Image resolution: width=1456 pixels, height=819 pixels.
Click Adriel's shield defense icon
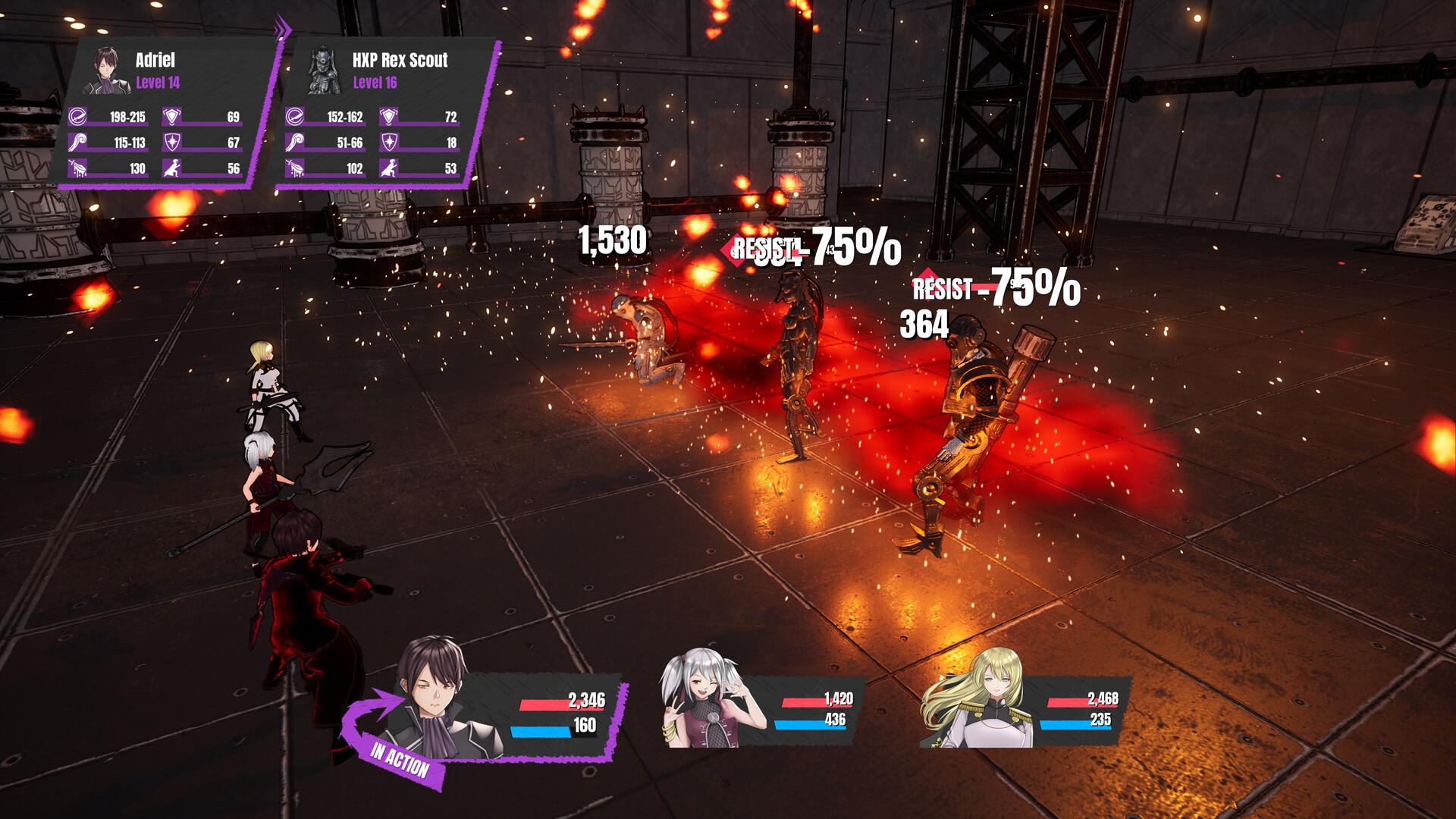pyautogui.click(x=171, y=118)
